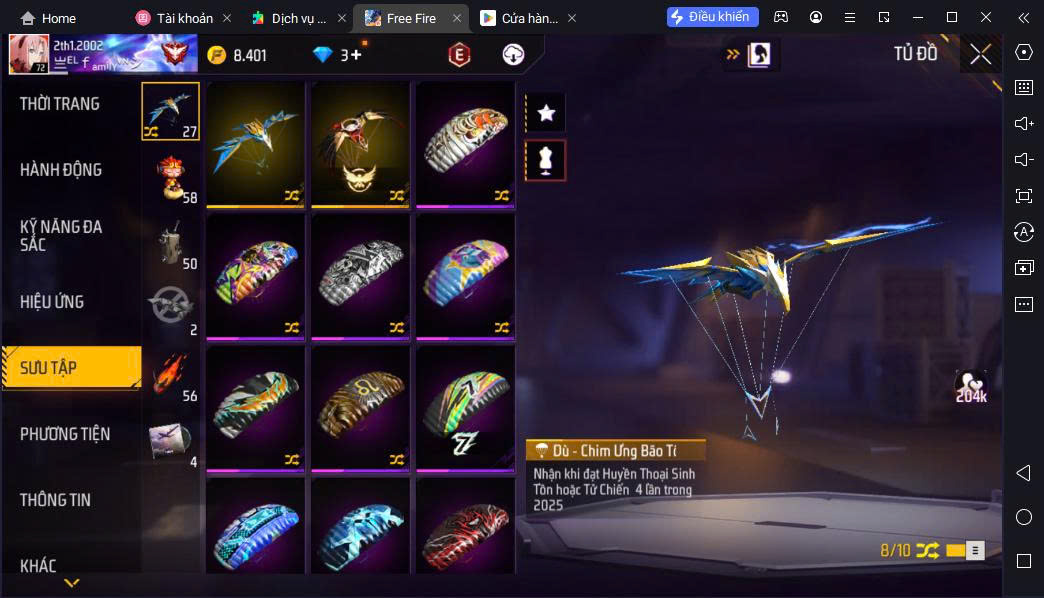Open the fireball subcategory with 56 items
Image resolution: width=1044 pixels, height=598 pixels.
click(171, 375)
